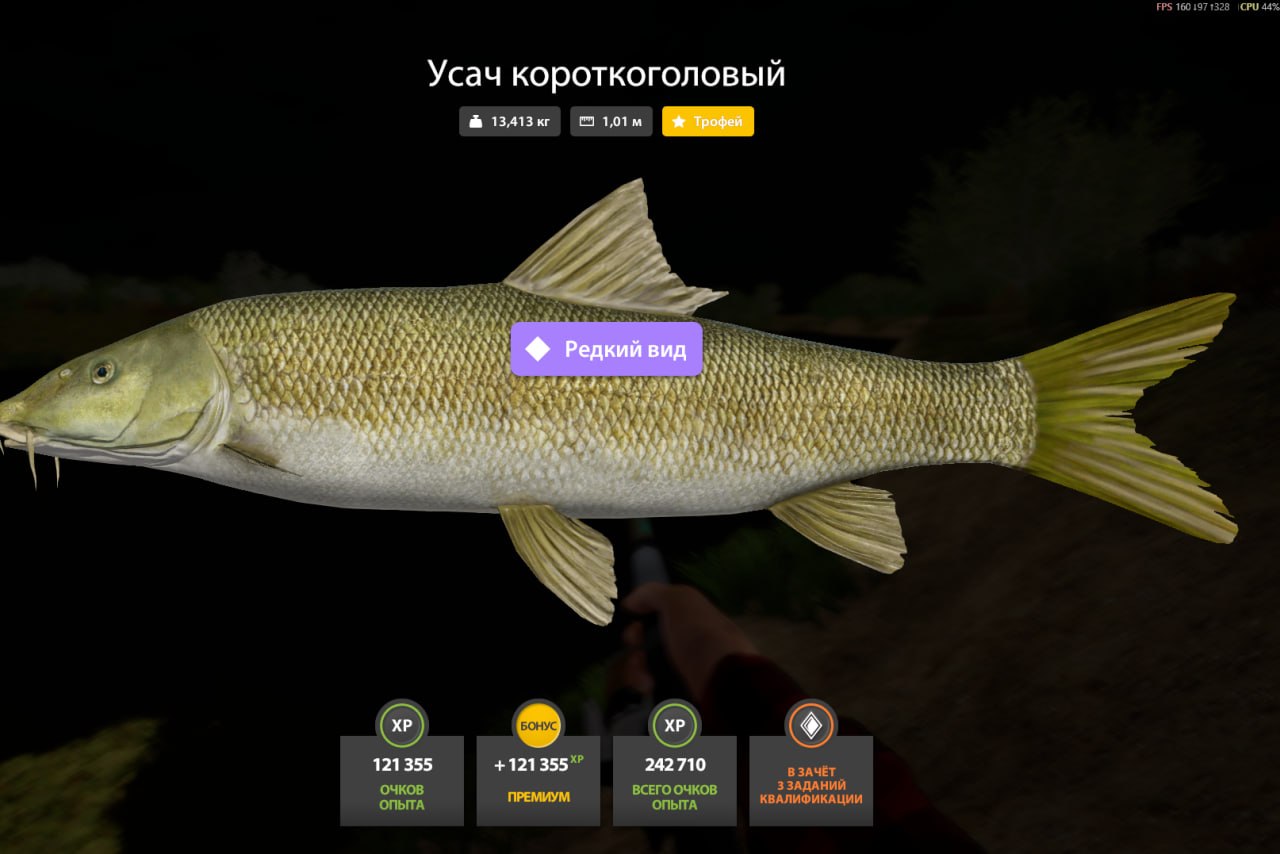Click the star icon inside the Трофей badge

680,121
